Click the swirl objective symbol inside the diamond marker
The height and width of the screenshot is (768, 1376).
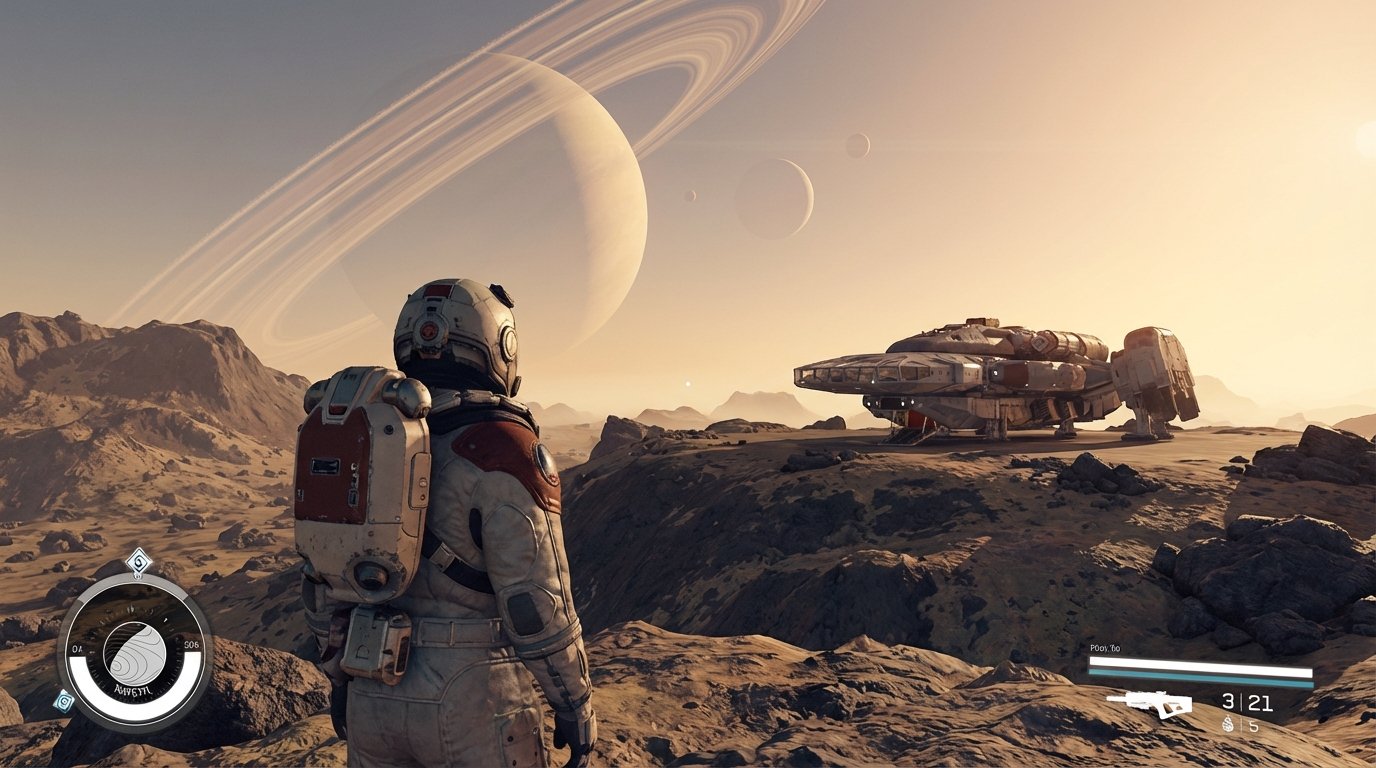[139, 560]
